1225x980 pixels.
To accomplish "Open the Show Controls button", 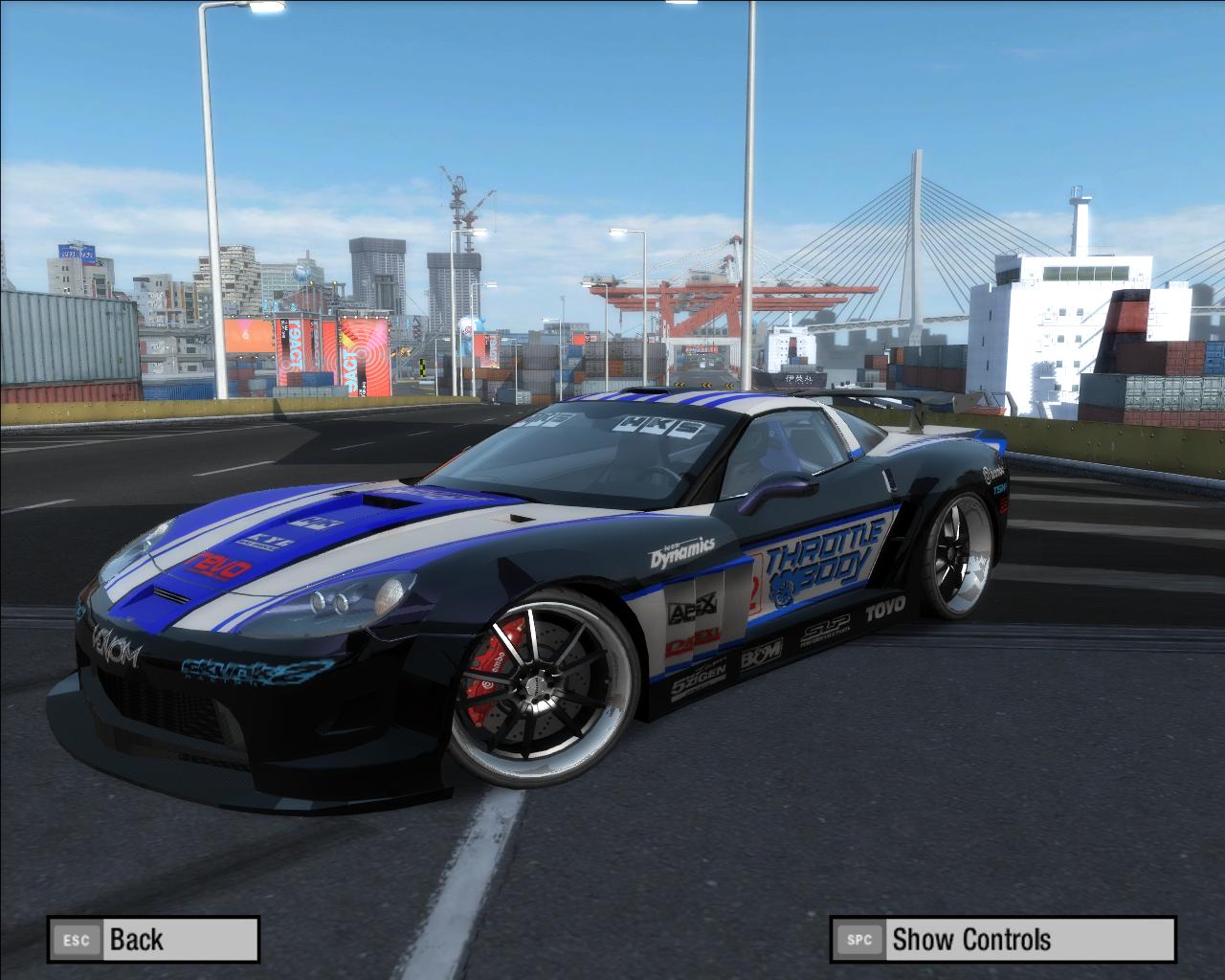I will [x=1002, y=939].
